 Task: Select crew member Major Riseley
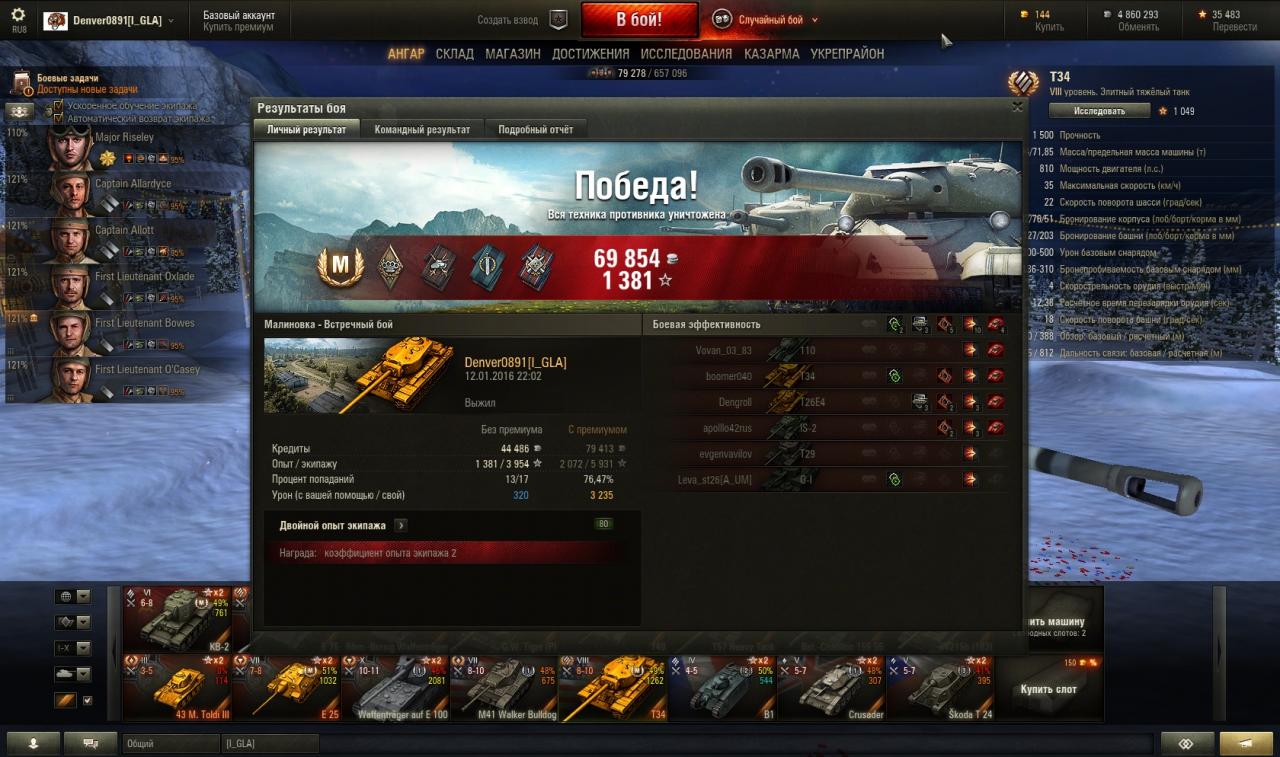coord(124,137)
